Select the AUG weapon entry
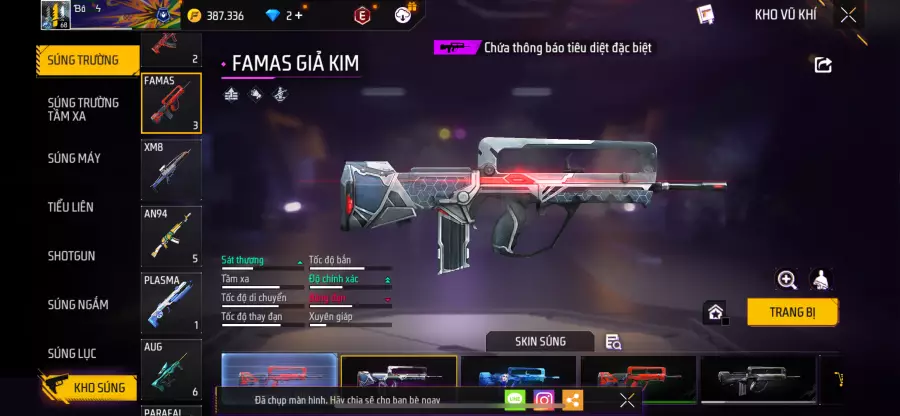The image size is (900, 416). point(171,368)
